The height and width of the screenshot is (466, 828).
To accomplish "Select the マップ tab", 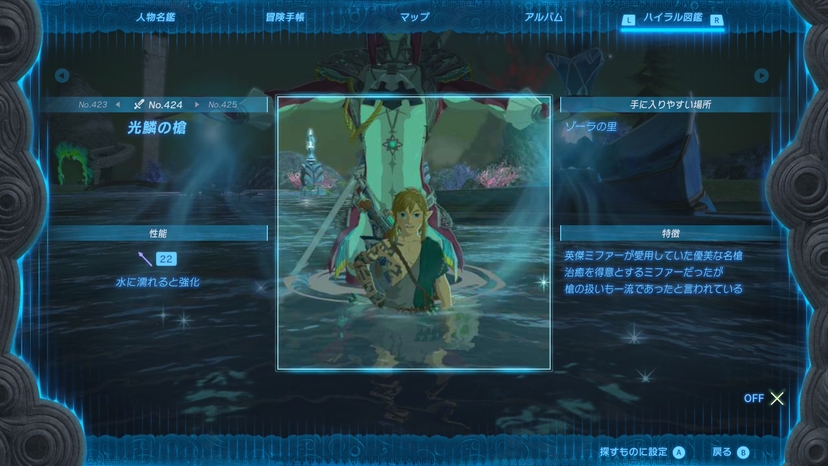I will [x=414, y=17].
